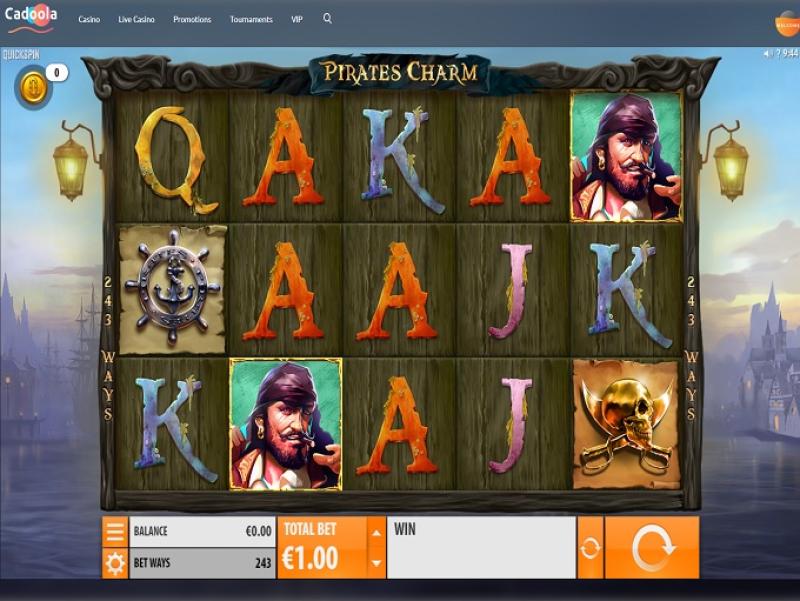800x601 pixels.
Task: Spin the reels with the large arrow button
Action: 652,547
